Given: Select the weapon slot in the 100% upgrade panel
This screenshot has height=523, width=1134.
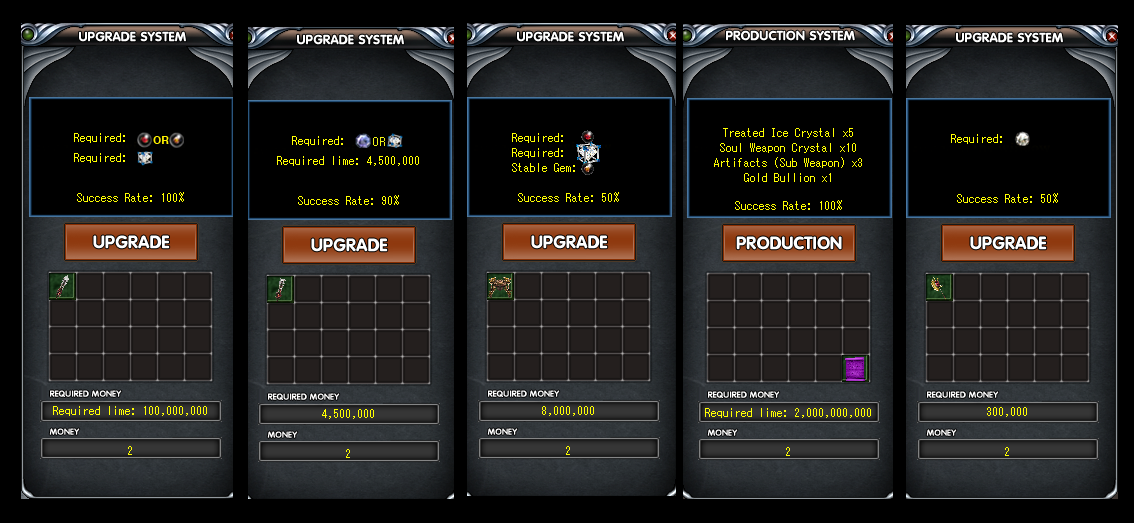Looking at the screenshot, I should point(62,286).
